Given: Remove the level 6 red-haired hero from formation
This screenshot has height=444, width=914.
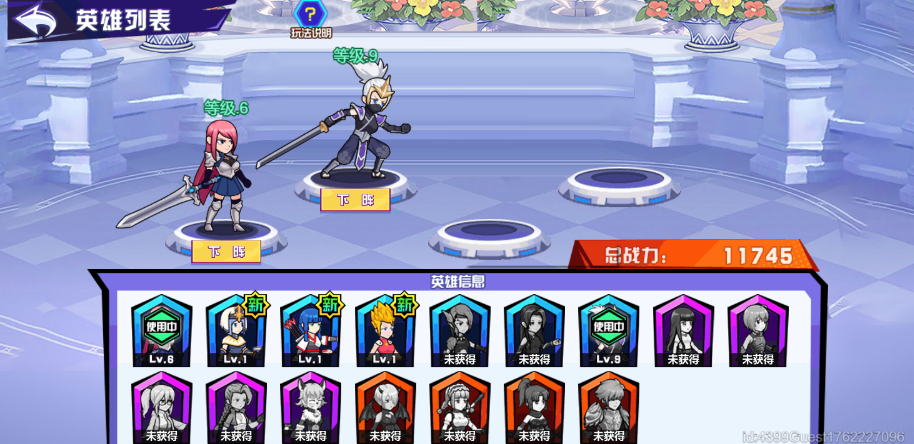Looking at the screenshot, I should point(226,250).
